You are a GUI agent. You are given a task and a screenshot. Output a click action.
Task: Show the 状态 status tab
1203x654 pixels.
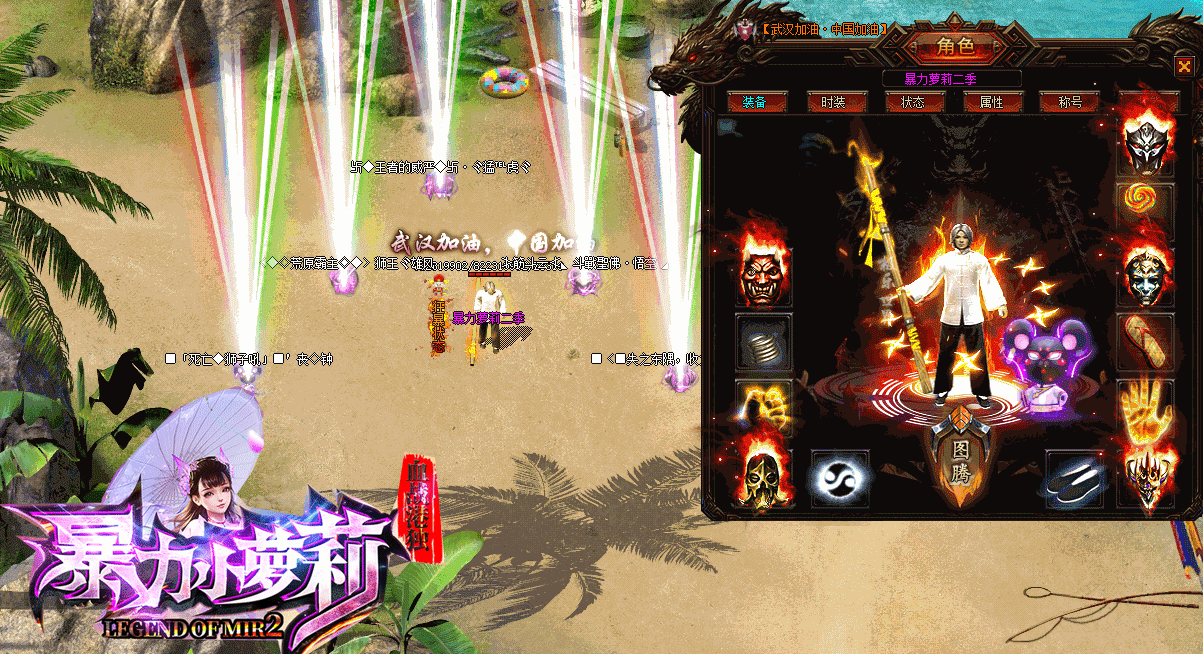coord(912,102)
